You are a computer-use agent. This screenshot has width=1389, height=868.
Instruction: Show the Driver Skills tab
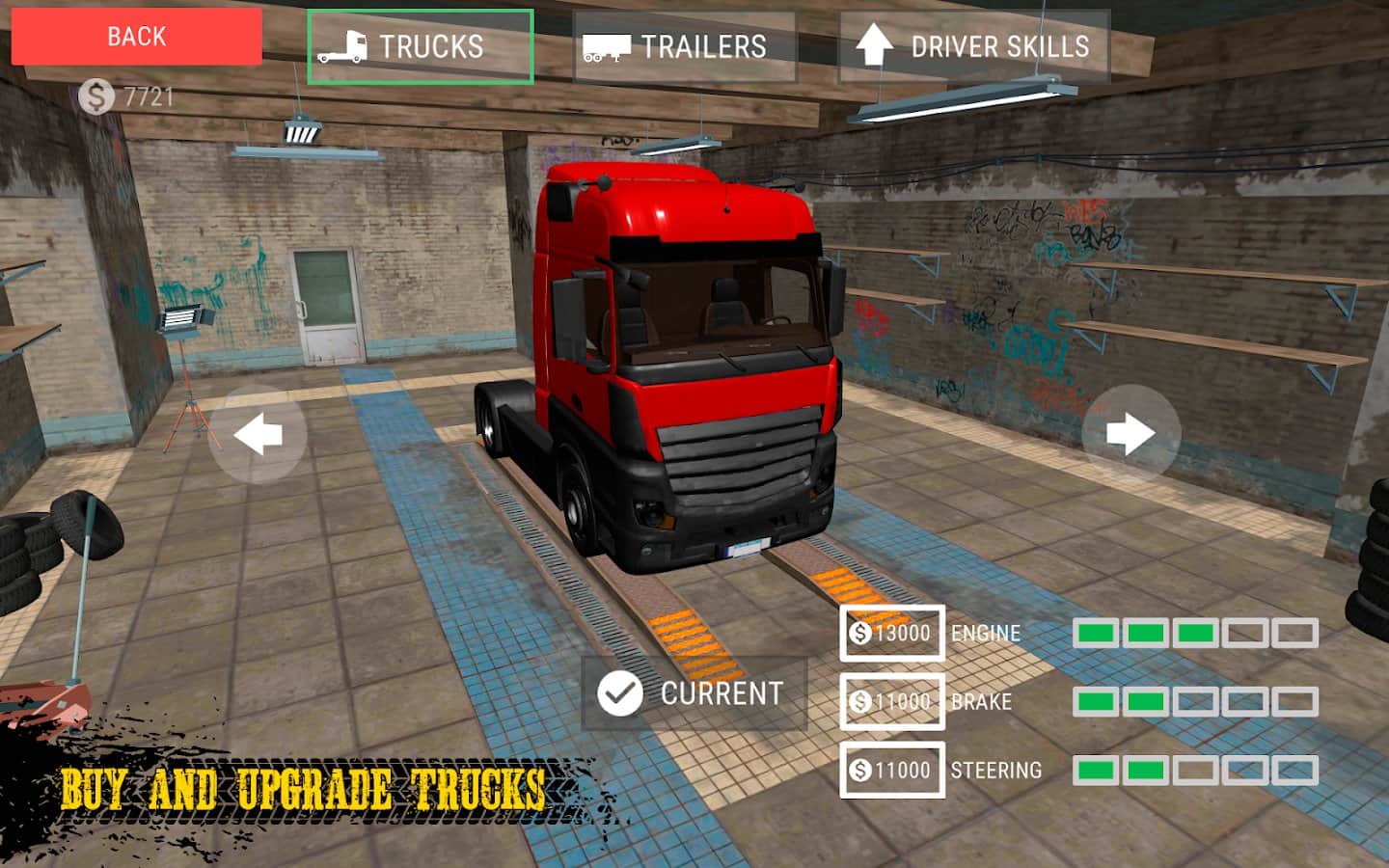[974, 46]
